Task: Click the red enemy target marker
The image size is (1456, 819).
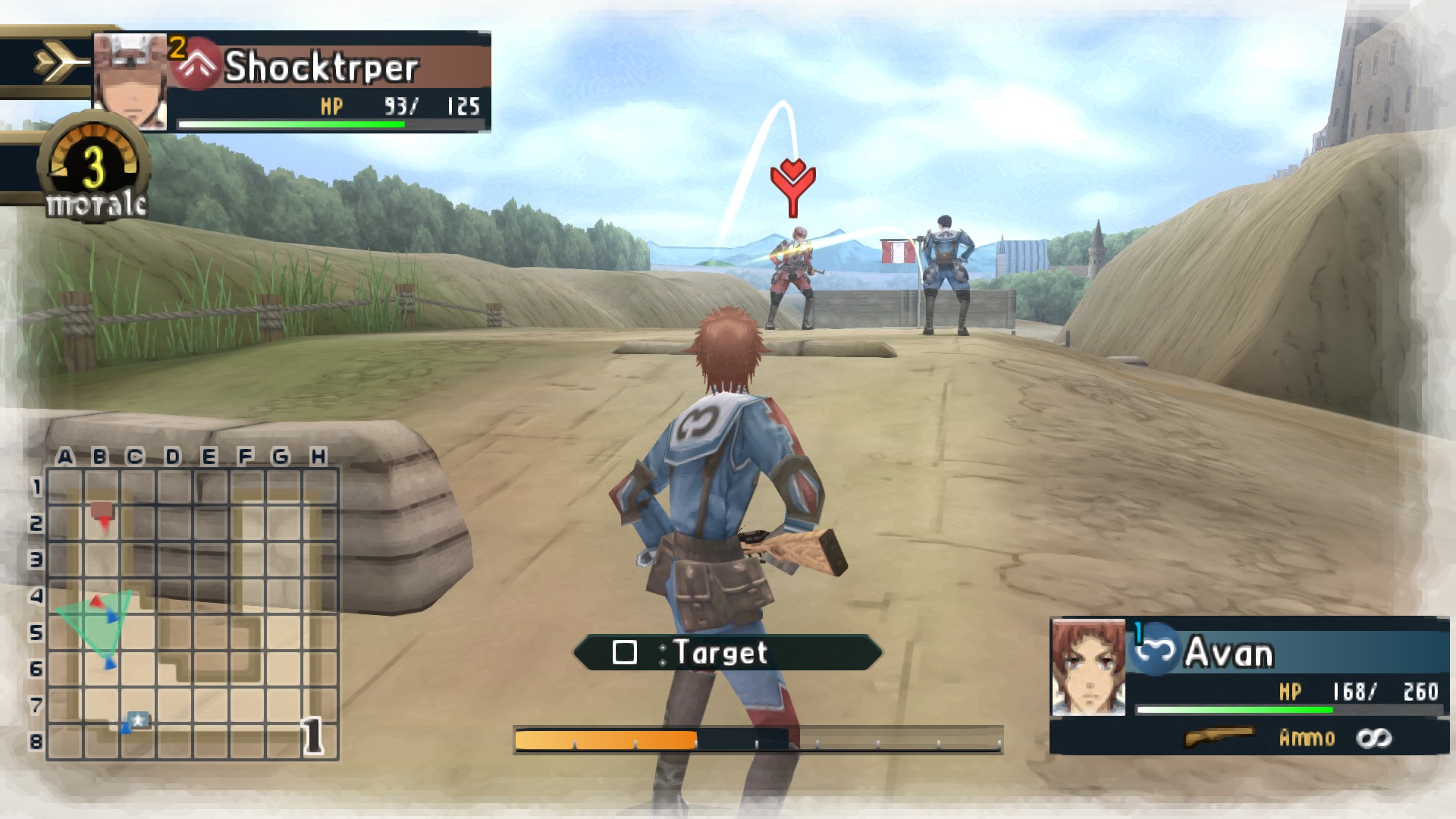Action: pyautogui.click(x=792, y=186)
